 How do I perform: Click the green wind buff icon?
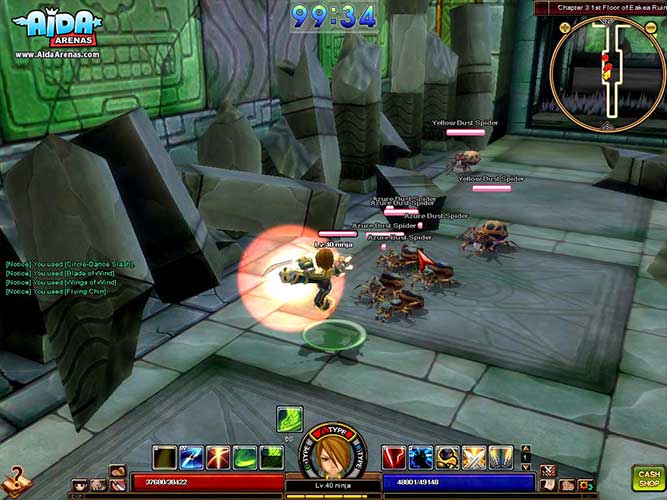(x=290, y=418)
